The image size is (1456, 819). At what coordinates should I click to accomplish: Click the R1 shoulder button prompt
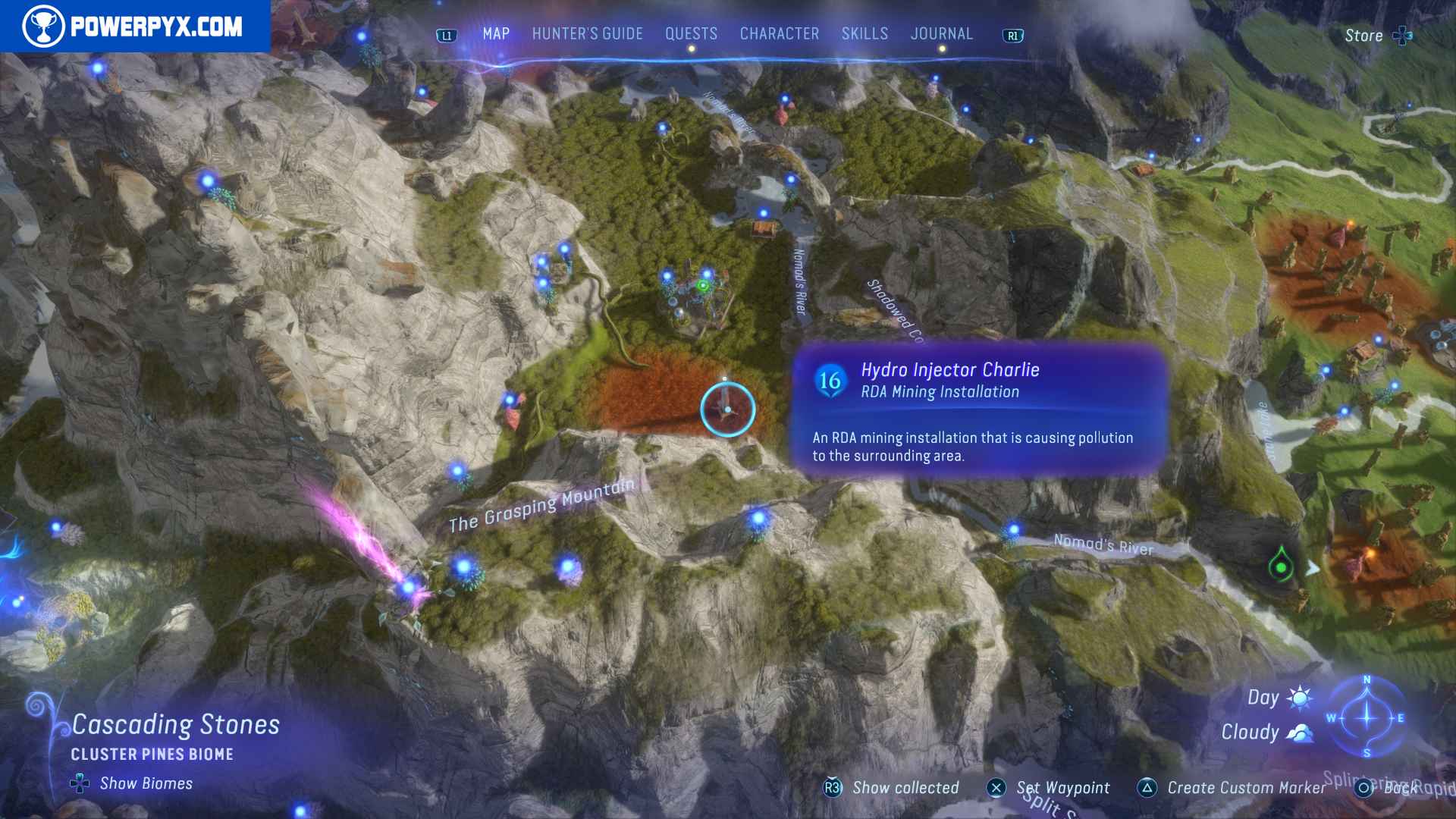coord(1014,33)
